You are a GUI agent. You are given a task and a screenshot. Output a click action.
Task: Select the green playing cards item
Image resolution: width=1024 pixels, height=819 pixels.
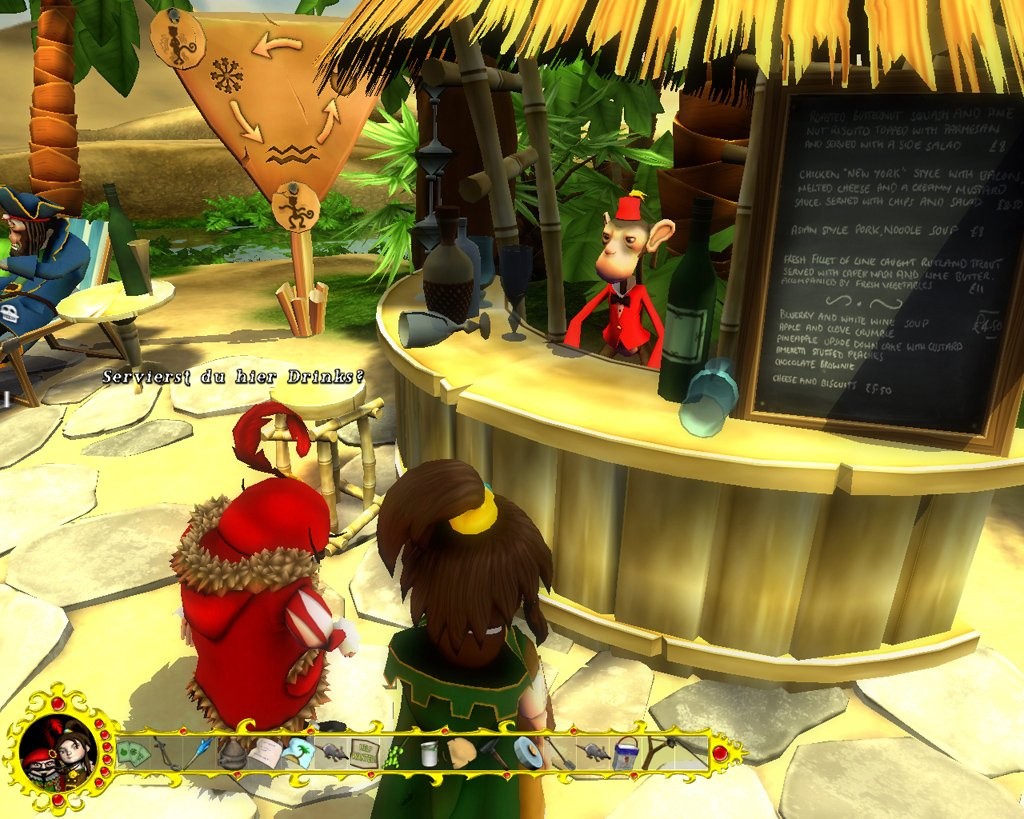click(x=133, y=753)
